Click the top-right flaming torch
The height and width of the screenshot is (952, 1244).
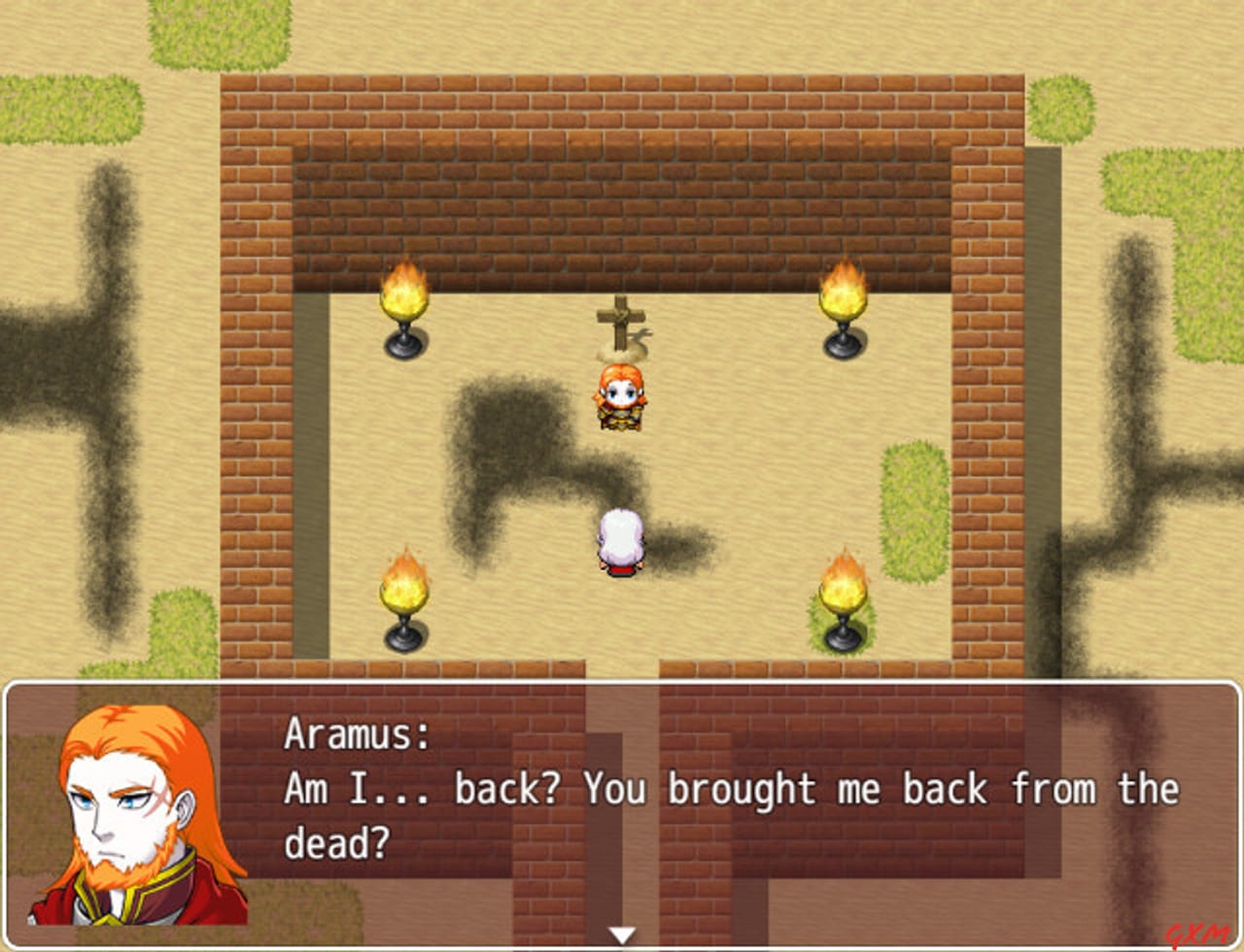(x=843, y=301)
